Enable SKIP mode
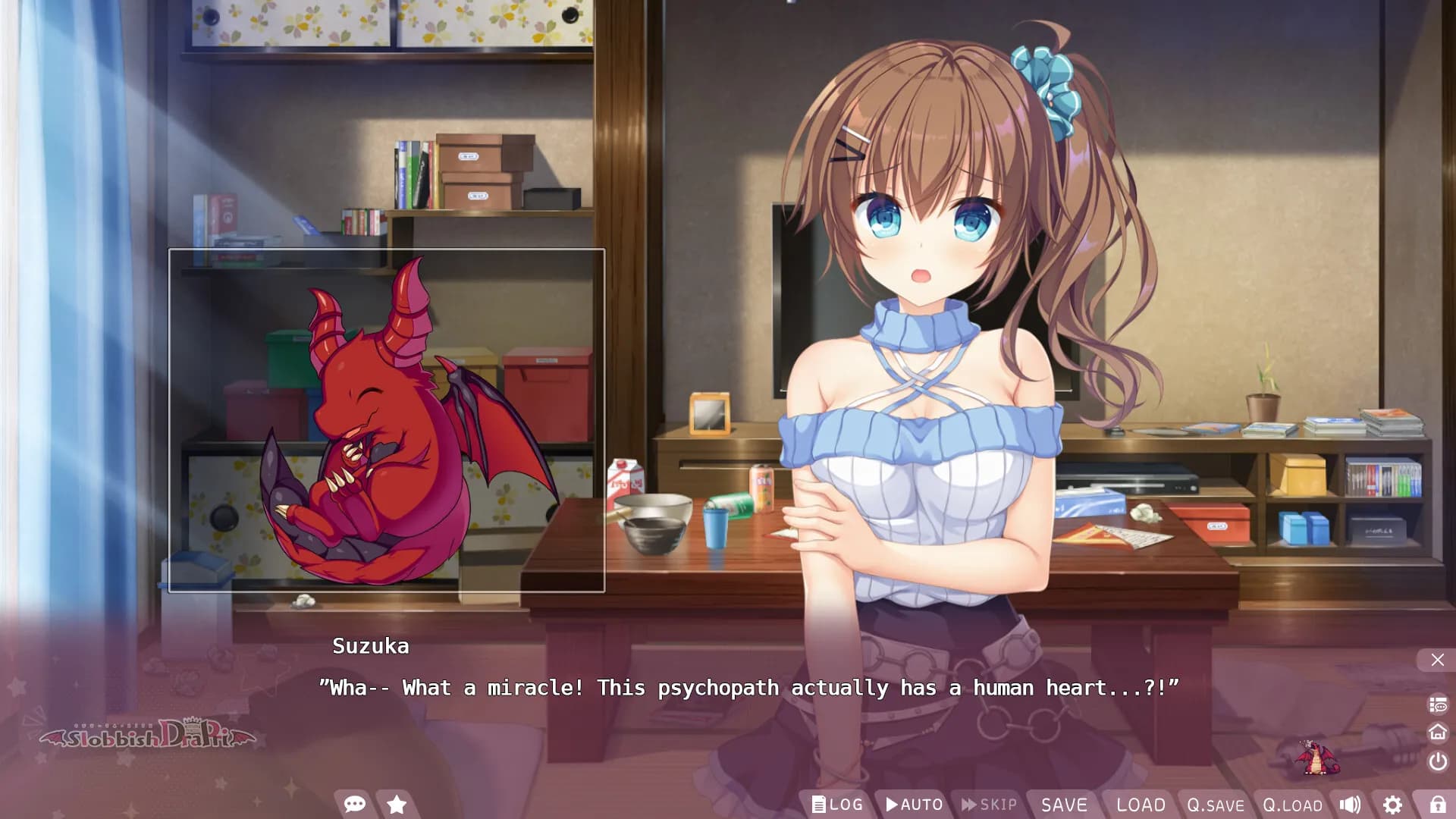The width and height of the screenshot is (1456, 819). pos(987,805)
